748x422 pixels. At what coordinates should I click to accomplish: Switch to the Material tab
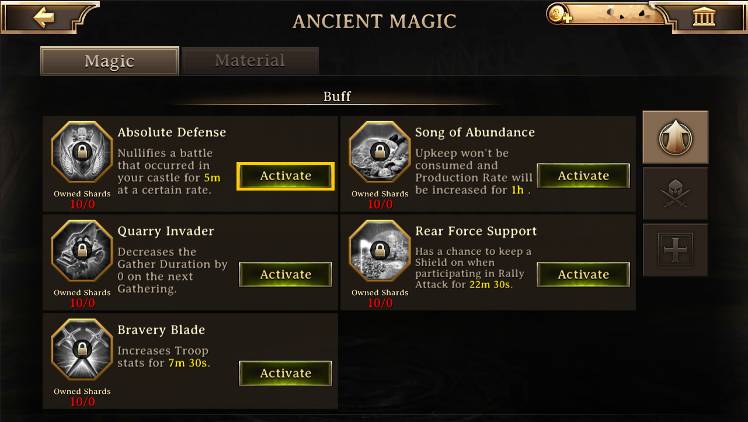pos(250,61)
